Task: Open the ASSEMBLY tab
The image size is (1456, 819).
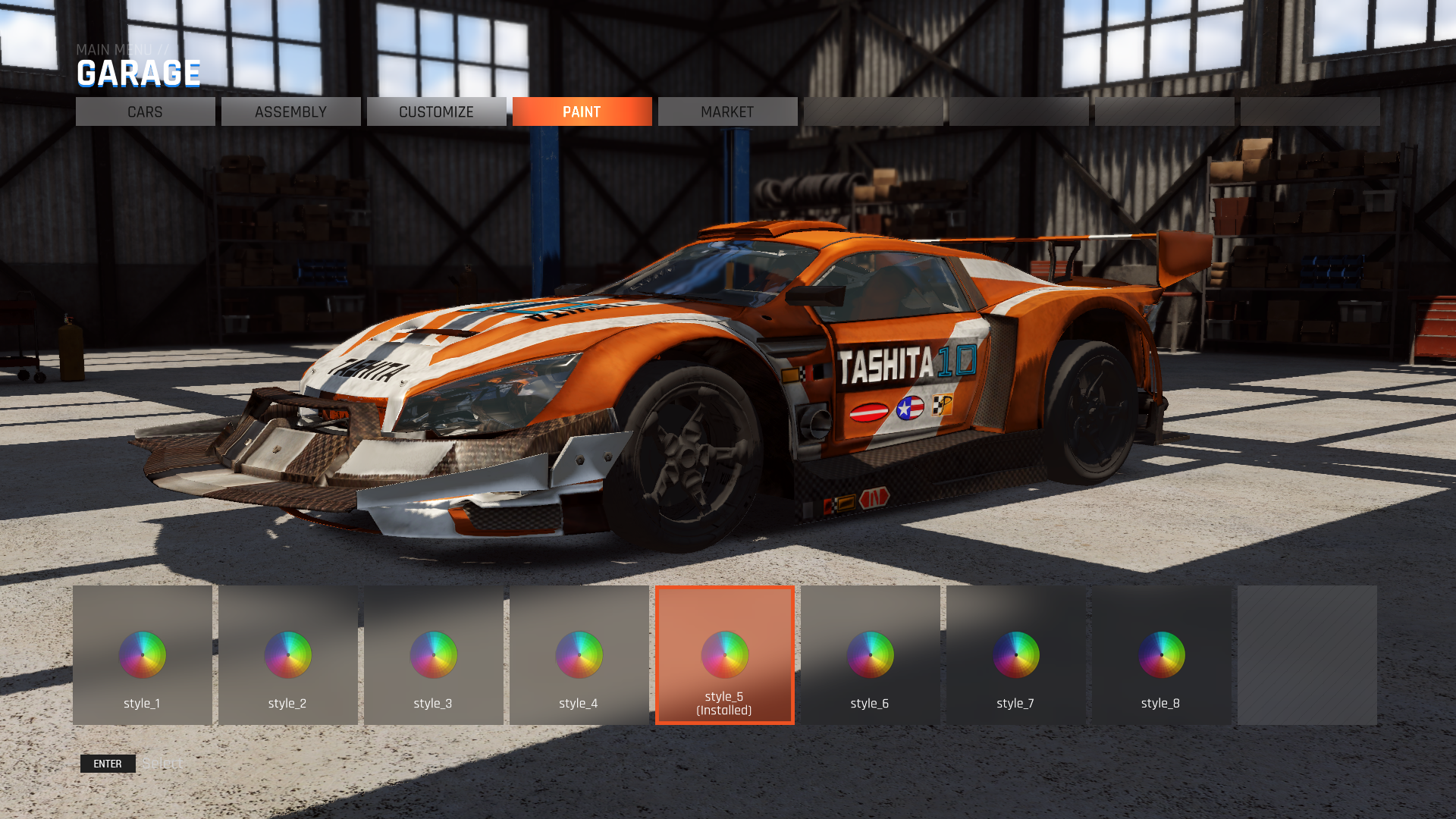Action: (x=290, y=111)
